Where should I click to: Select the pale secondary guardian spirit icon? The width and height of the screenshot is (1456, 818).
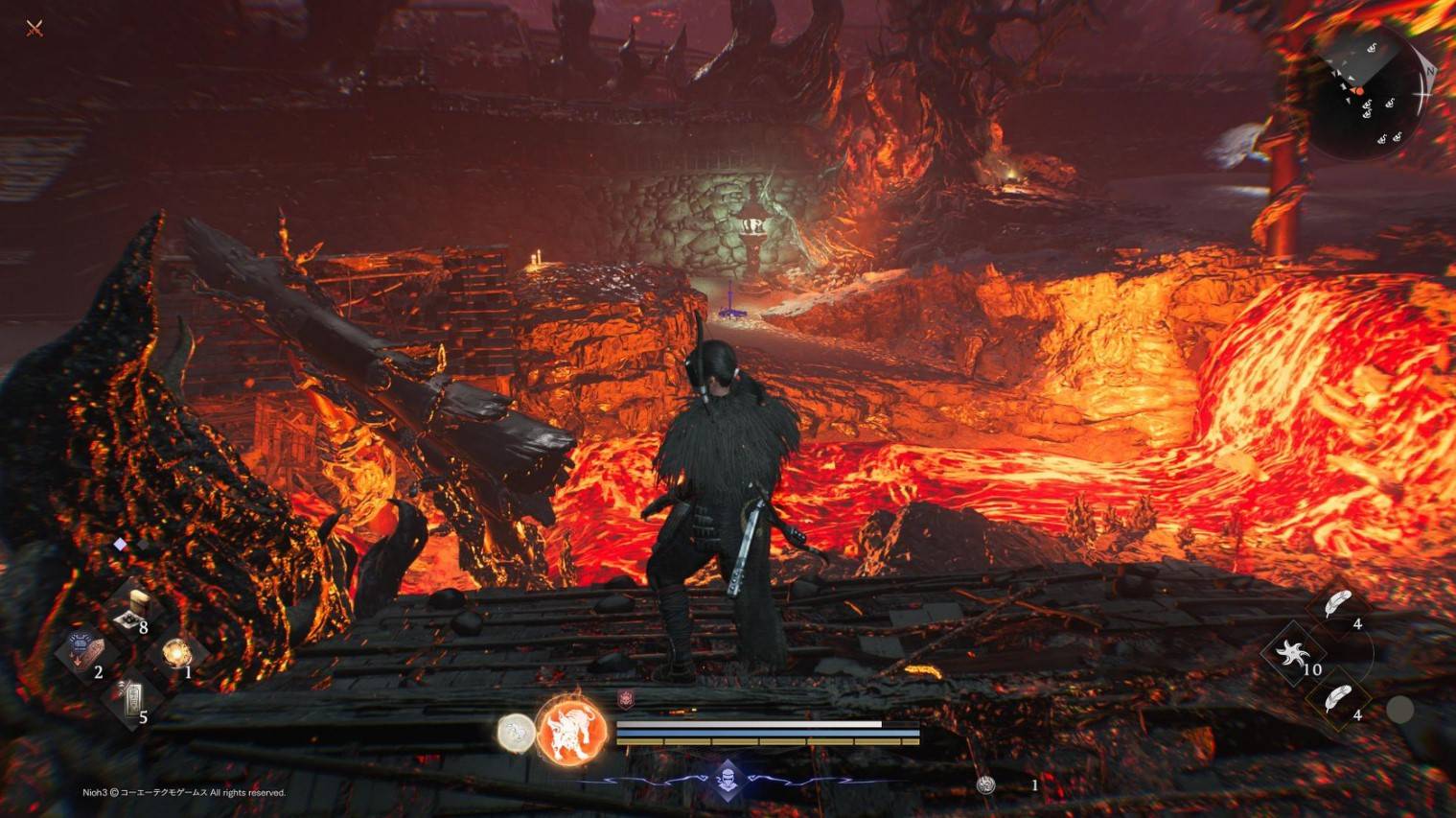[516, 734]
